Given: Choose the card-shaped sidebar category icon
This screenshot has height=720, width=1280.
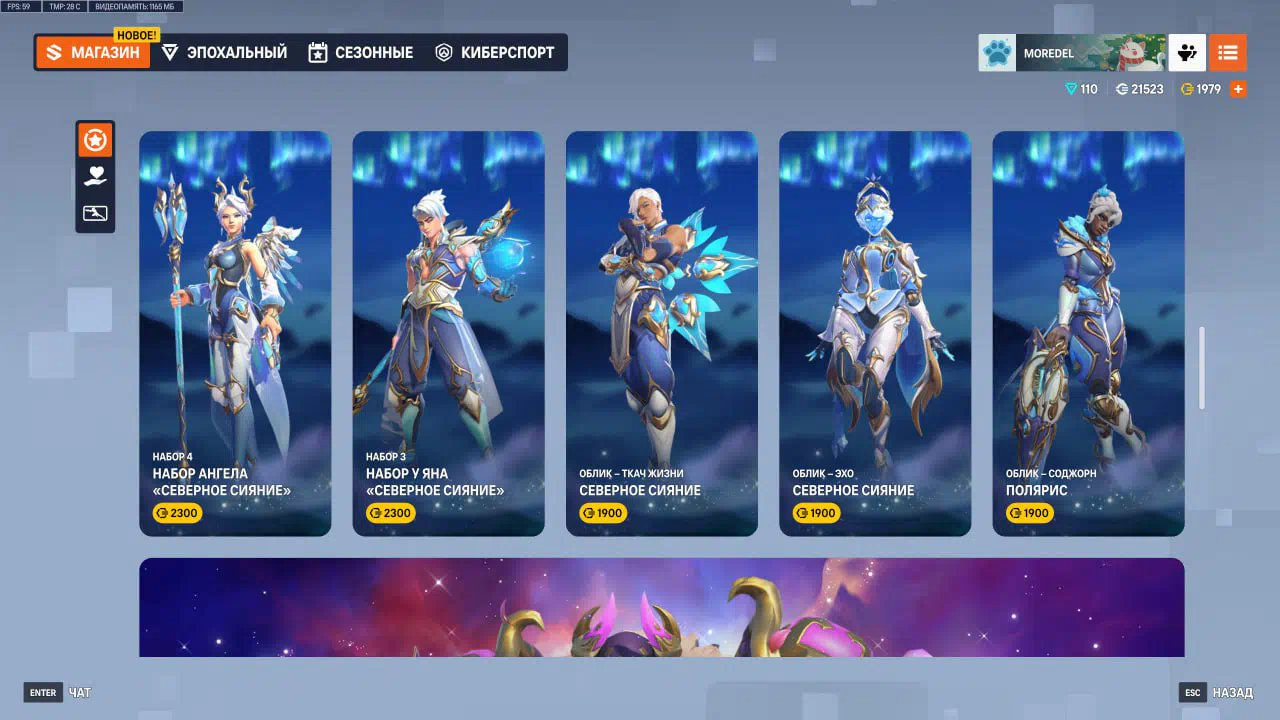Looking at the screenshot, I should point(95,213).
